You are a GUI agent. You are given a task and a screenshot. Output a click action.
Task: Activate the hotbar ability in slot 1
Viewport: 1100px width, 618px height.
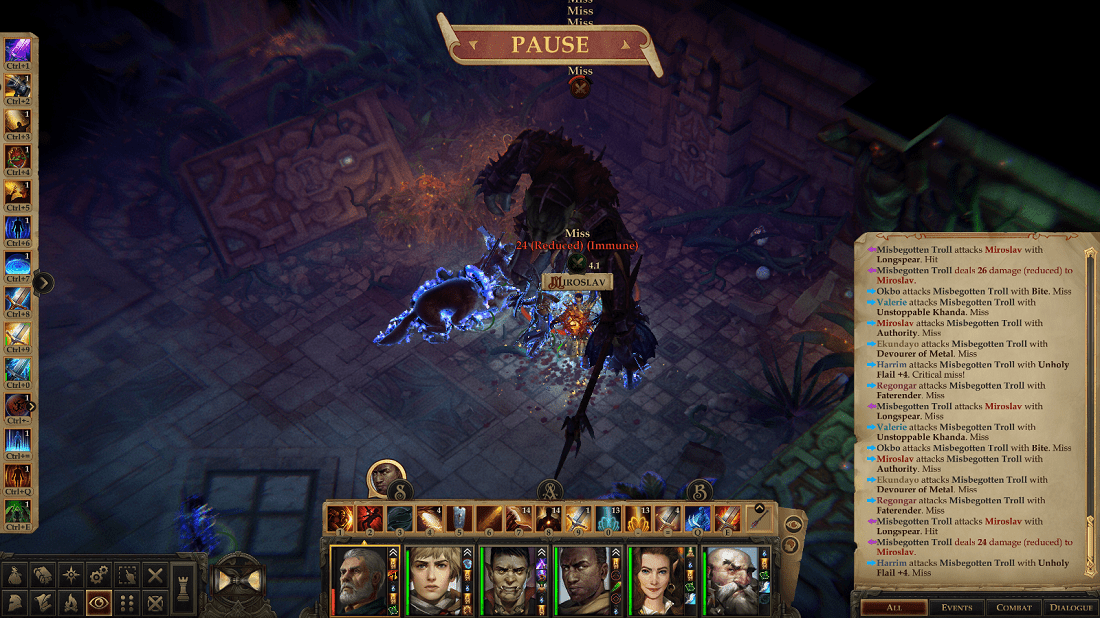point(340,518)
